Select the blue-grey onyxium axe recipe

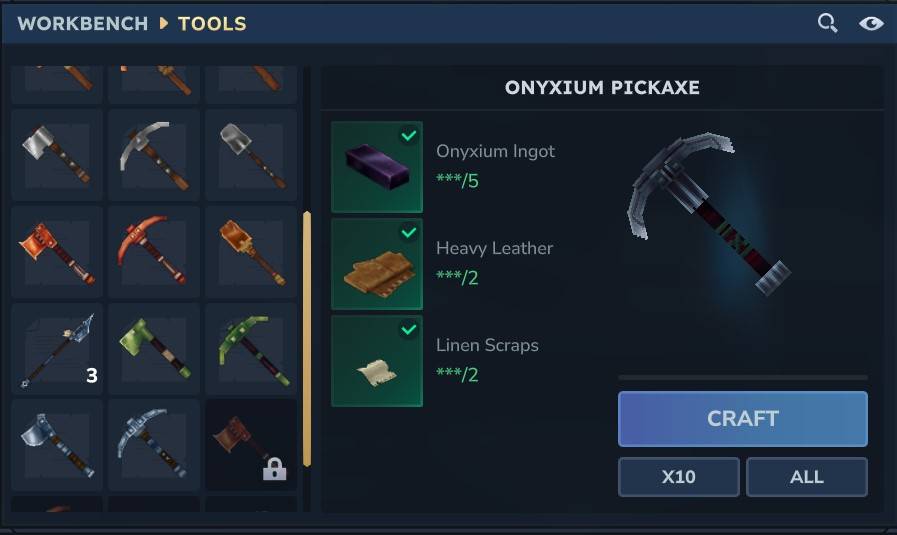tap(57, 445)
